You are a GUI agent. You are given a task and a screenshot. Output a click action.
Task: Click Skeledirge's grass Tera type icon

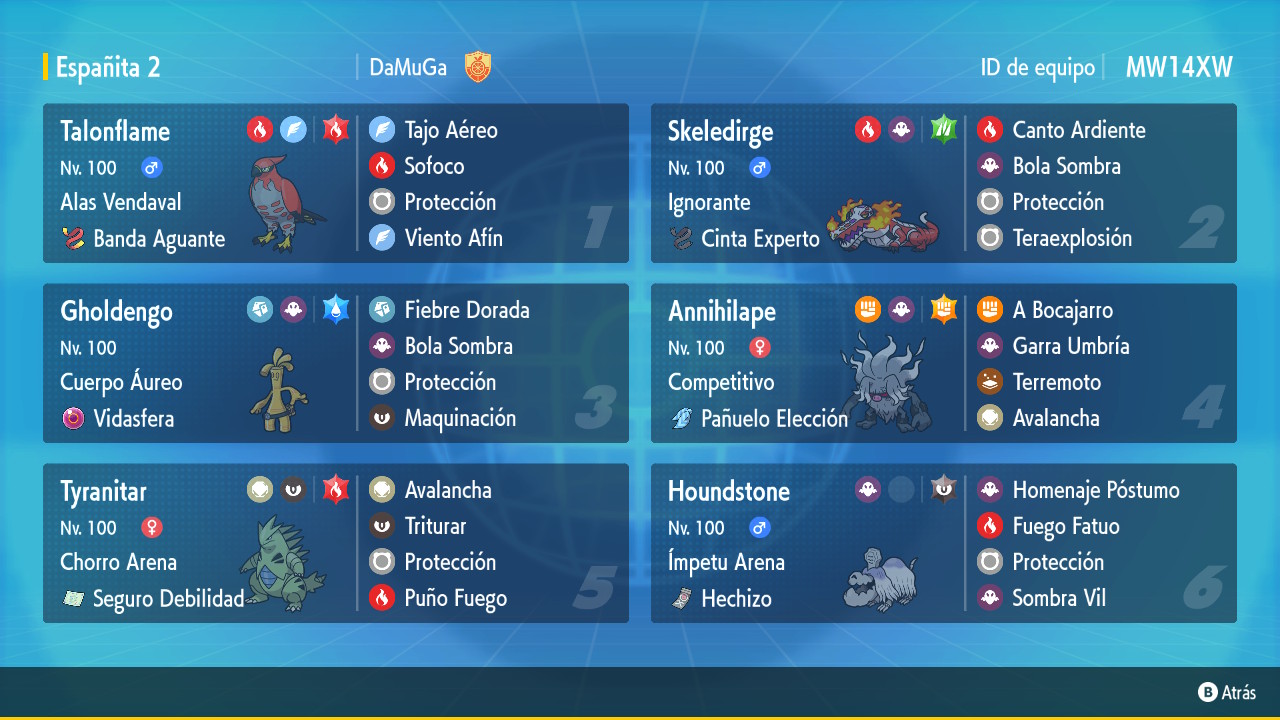pos(943,129)
